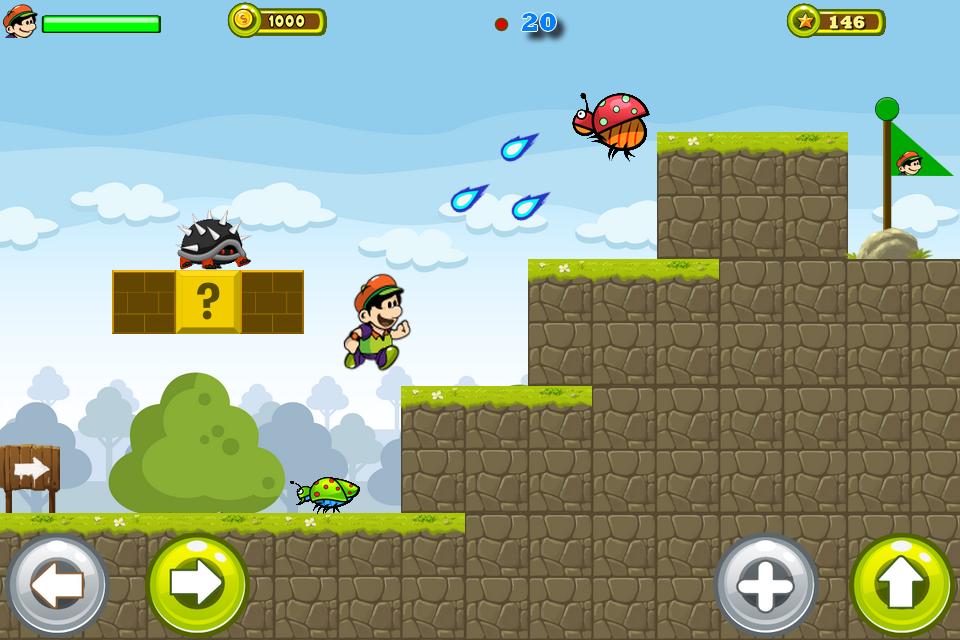Hit the silver plus action button
This screenshot has width=960, height=640.
[x=766, y=585]
